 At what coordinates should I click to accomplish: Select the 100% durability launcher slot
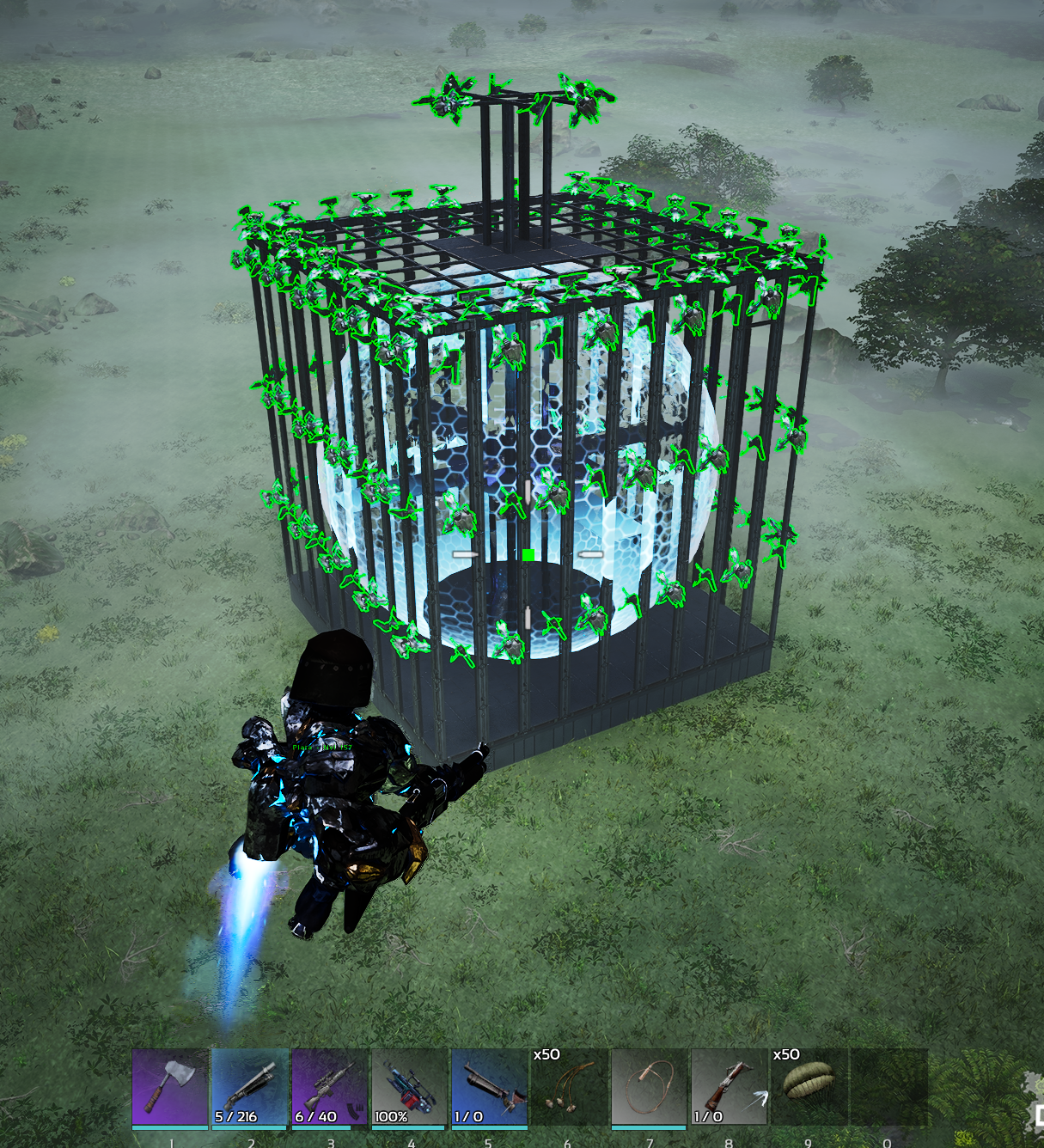click(x=410, y=1087)
